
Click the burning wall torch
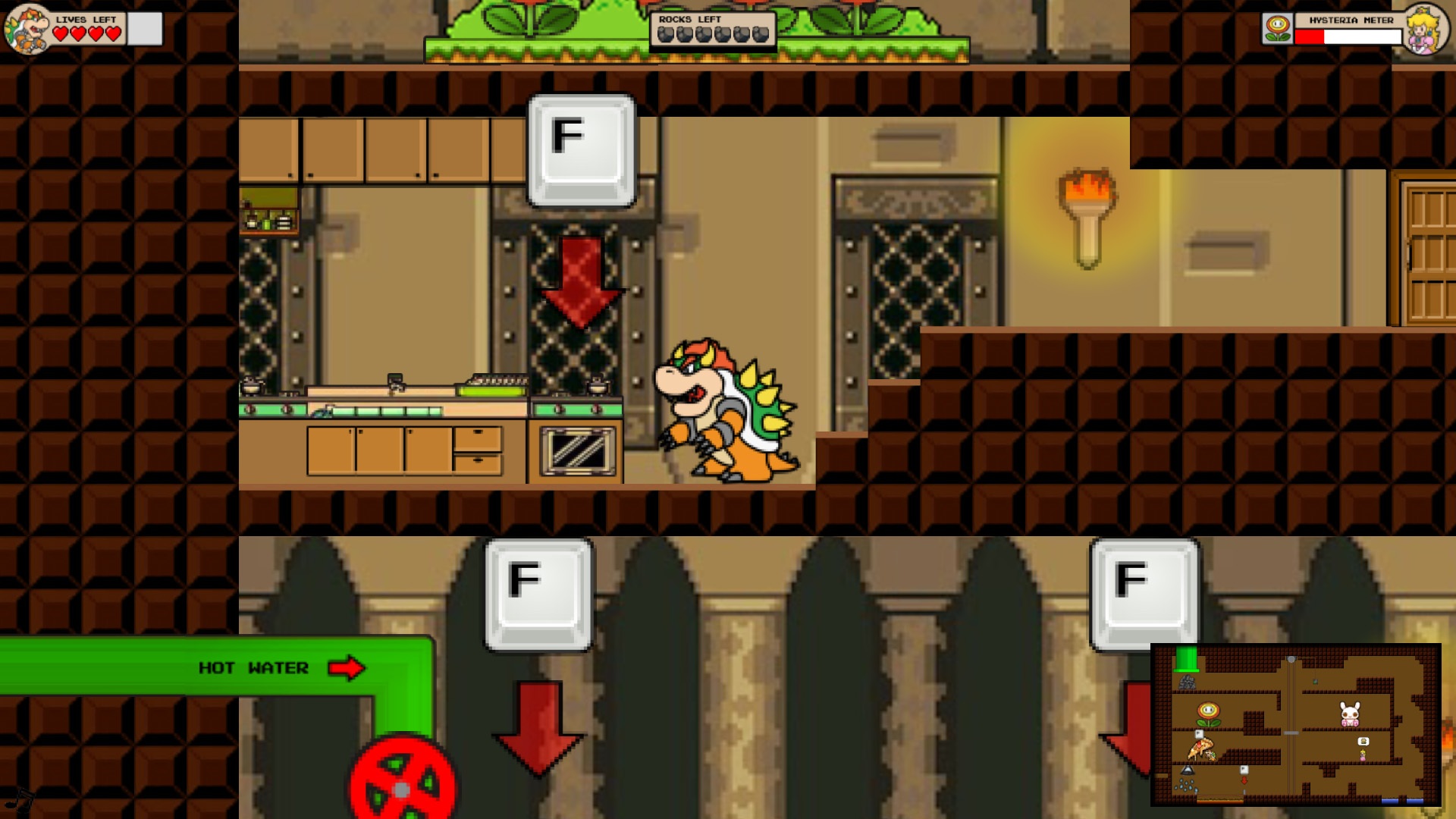point(1084,220)
